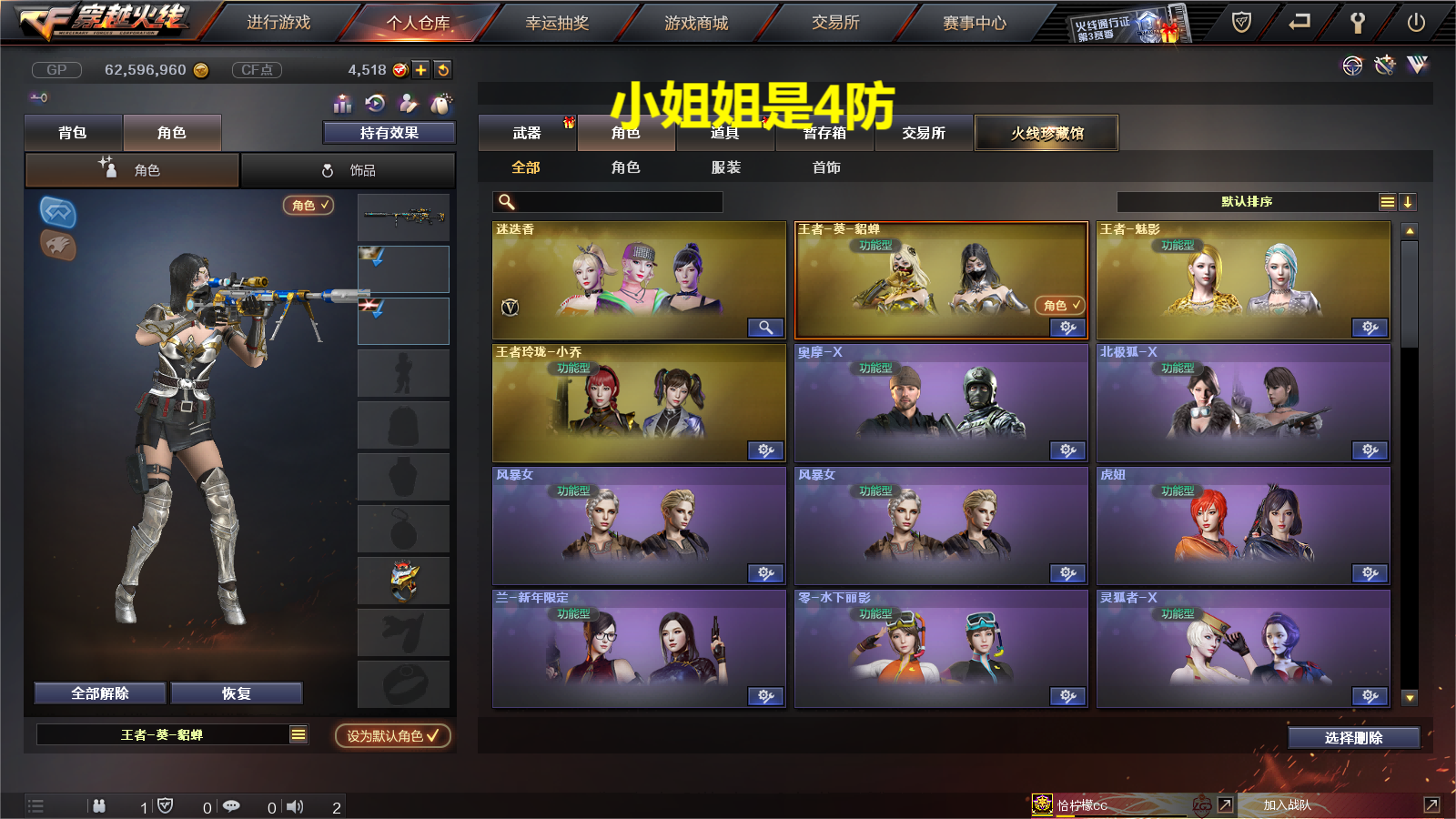Click the down-arrow beside the sort selector
This screenshot has width=1456, height=819.
pyautogui.click(x=1409, y=202)
